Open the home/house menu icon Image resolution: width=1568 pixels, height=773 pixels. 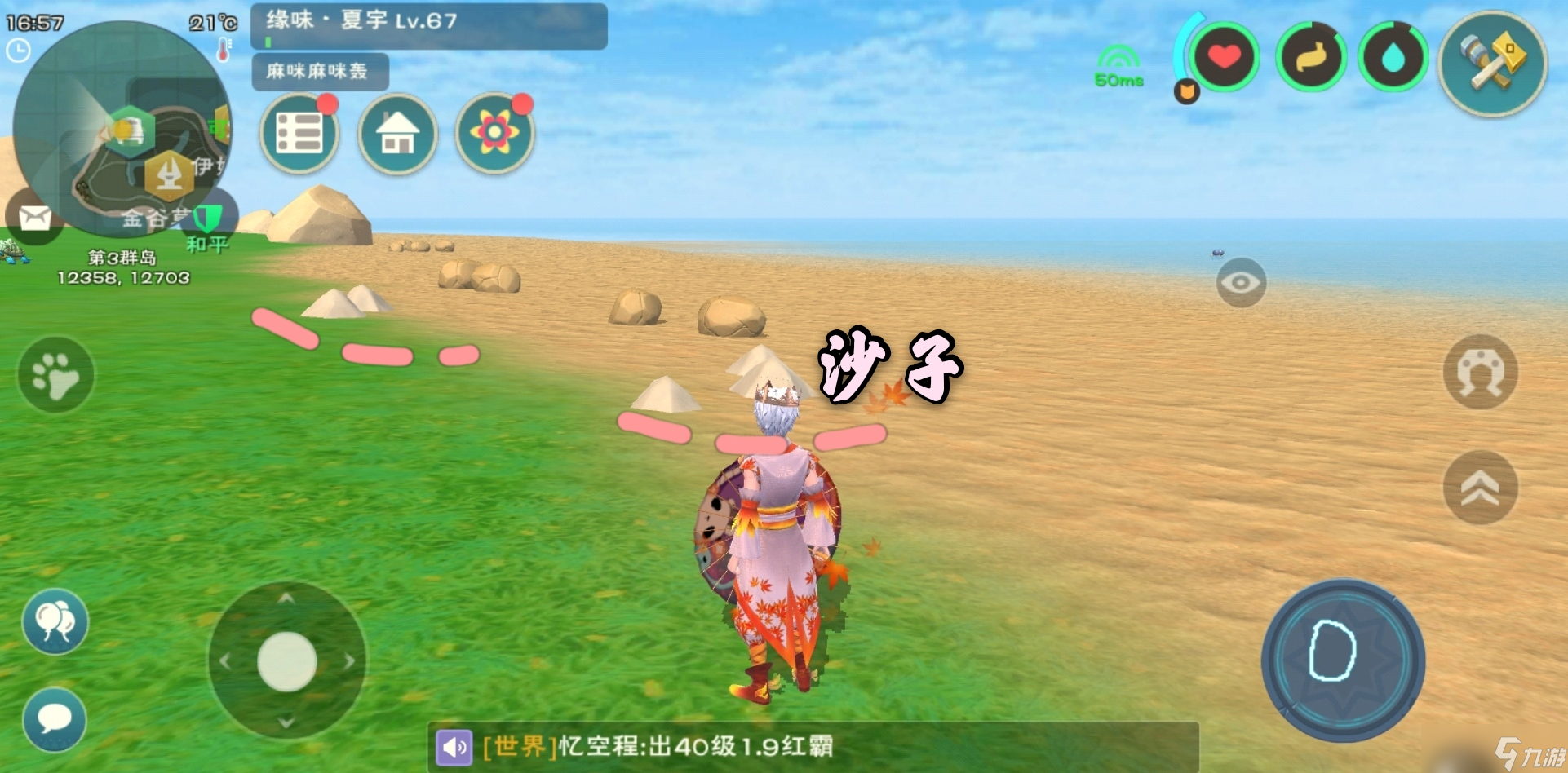point(397,135)
